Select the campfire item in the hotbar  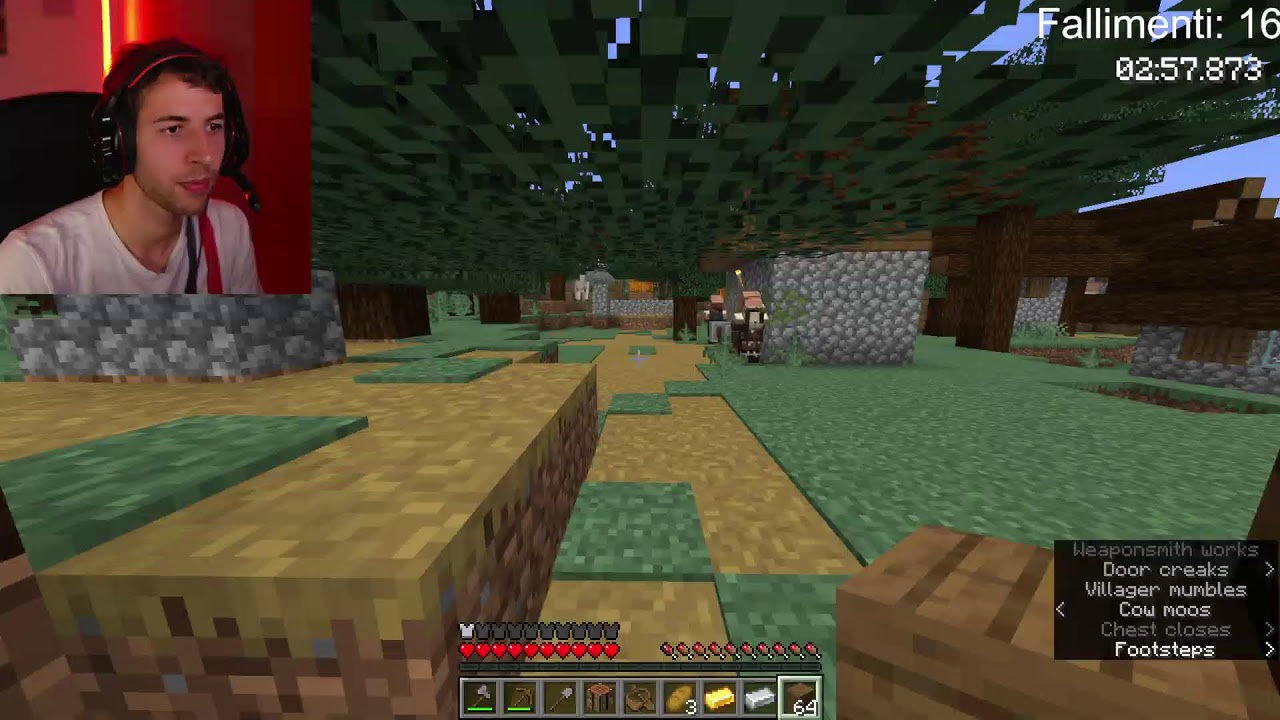[599, 696]
